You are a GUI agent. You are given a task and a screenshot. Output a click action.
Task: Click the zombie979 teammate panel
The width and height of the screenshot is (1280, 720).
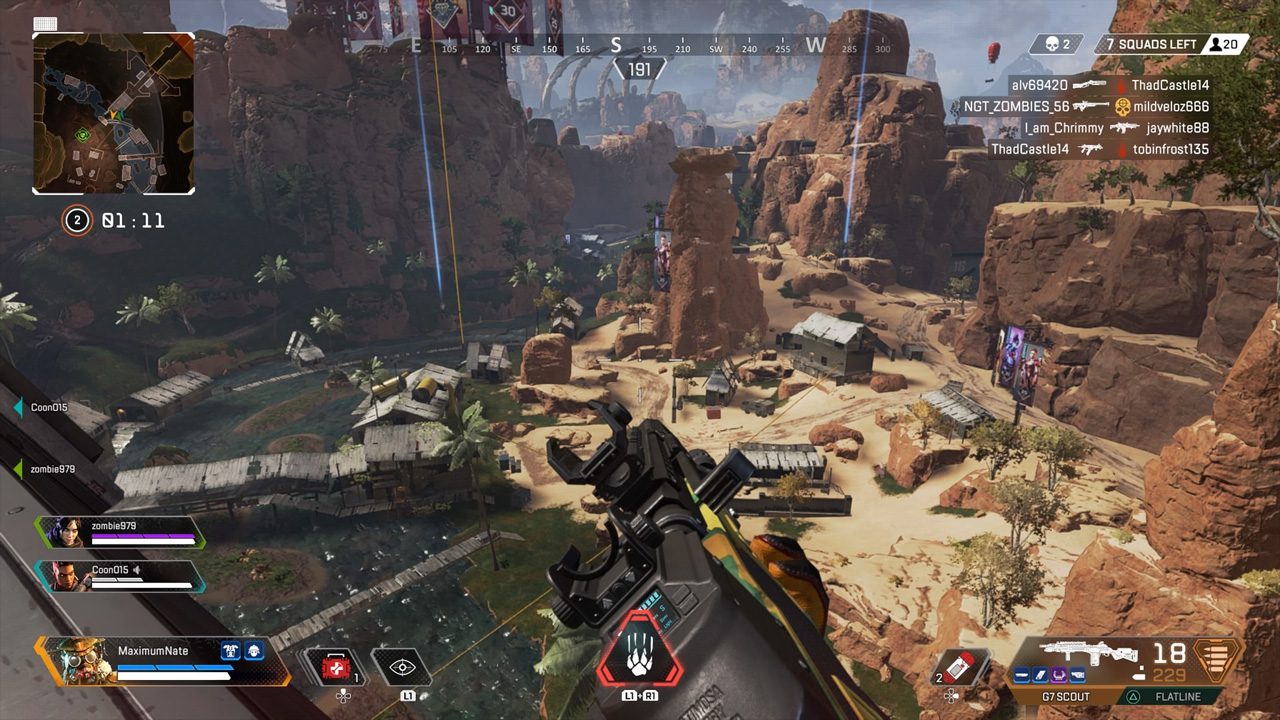(x=120, y=532)
